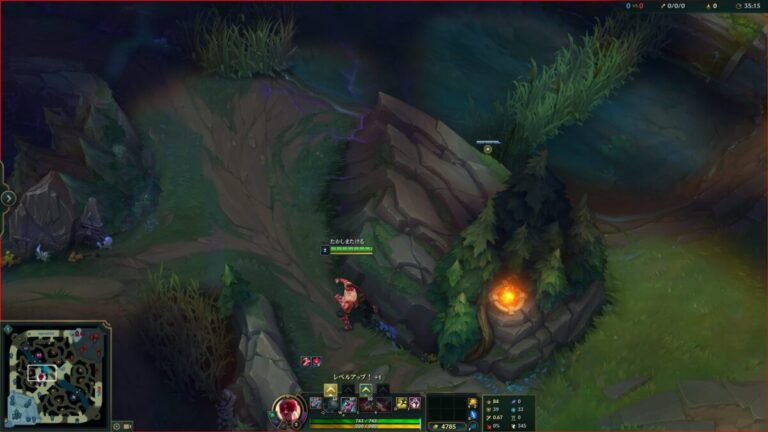Toggle the camera lock button beside the minimap
The height and width of the screenshot is (432, 768).
coord(128,426)
